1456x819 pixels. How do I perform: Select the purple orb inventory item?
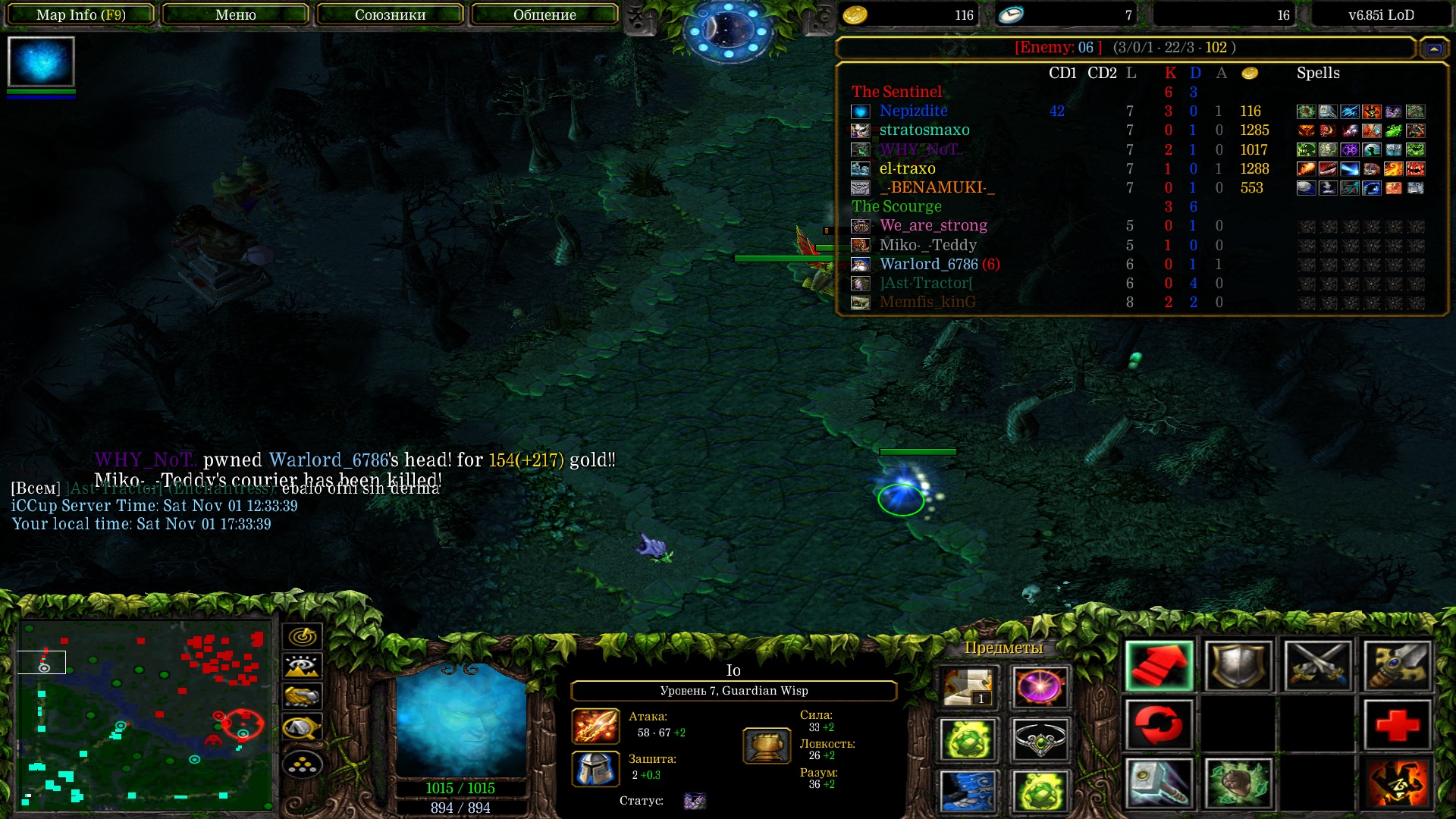coord(1040,687)
